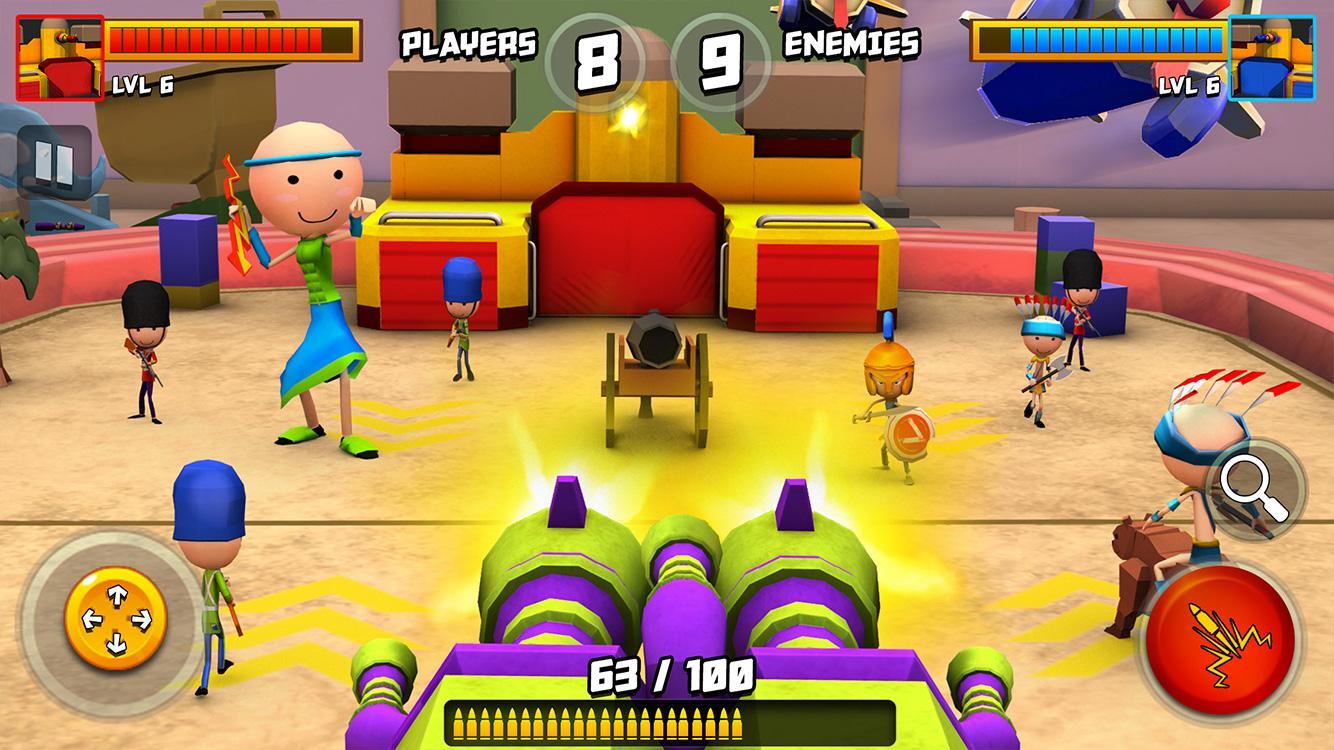This screenshot has width=1334, height=750.
Task: Select the ENEMIES label at the top
Action: click(851, 42)
